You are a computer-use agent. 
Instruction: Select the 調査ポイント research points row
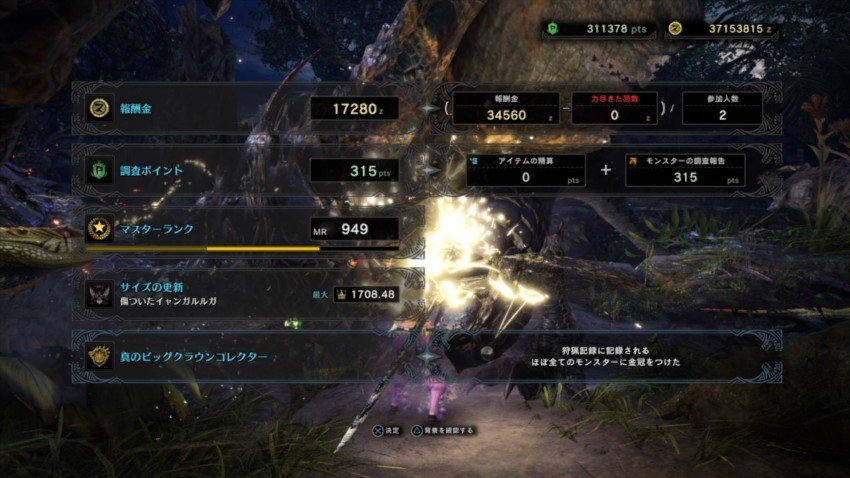240,171
